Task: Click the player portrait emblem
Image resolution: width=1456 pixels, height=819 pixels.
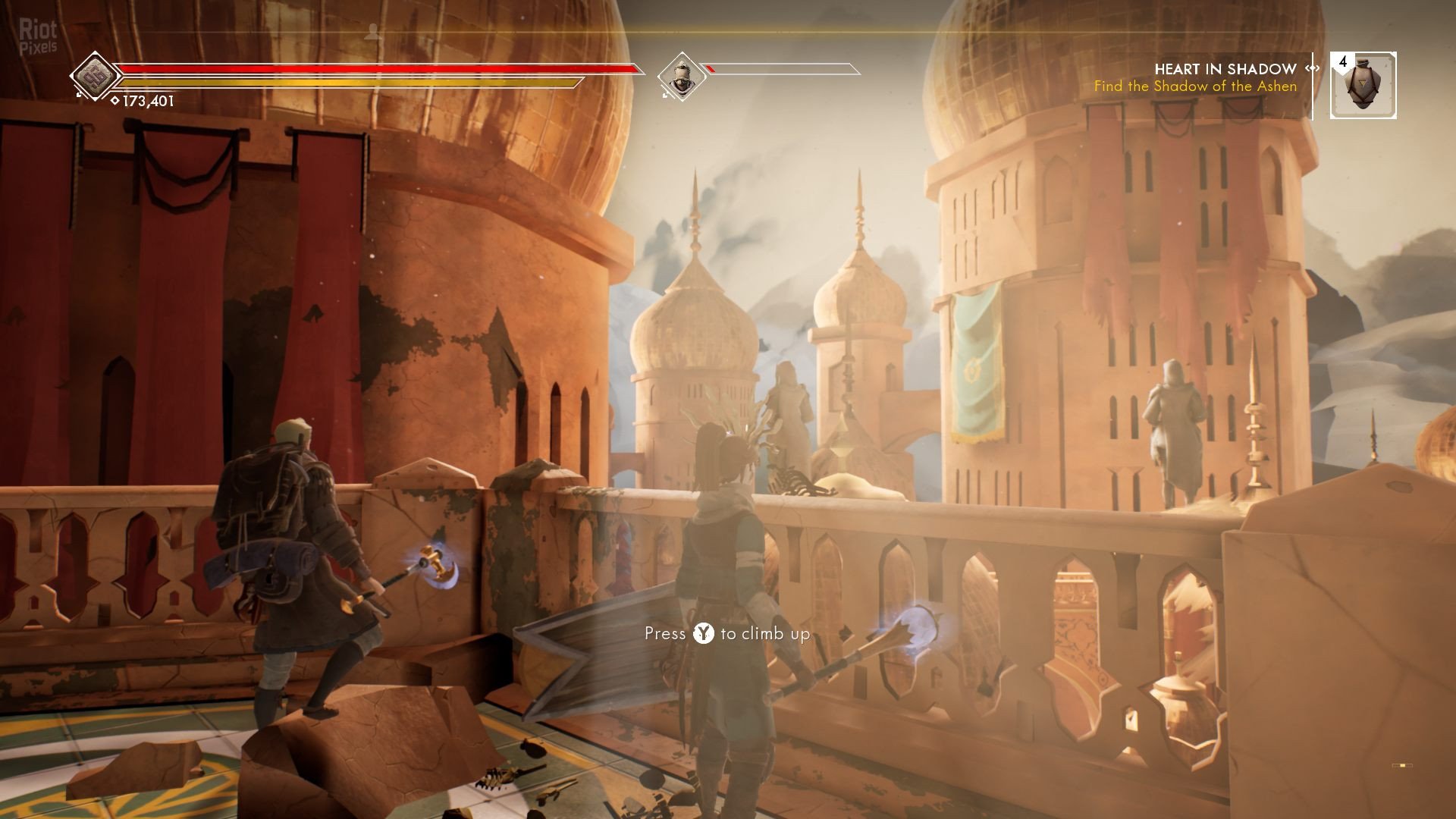Action: point(96,76)
